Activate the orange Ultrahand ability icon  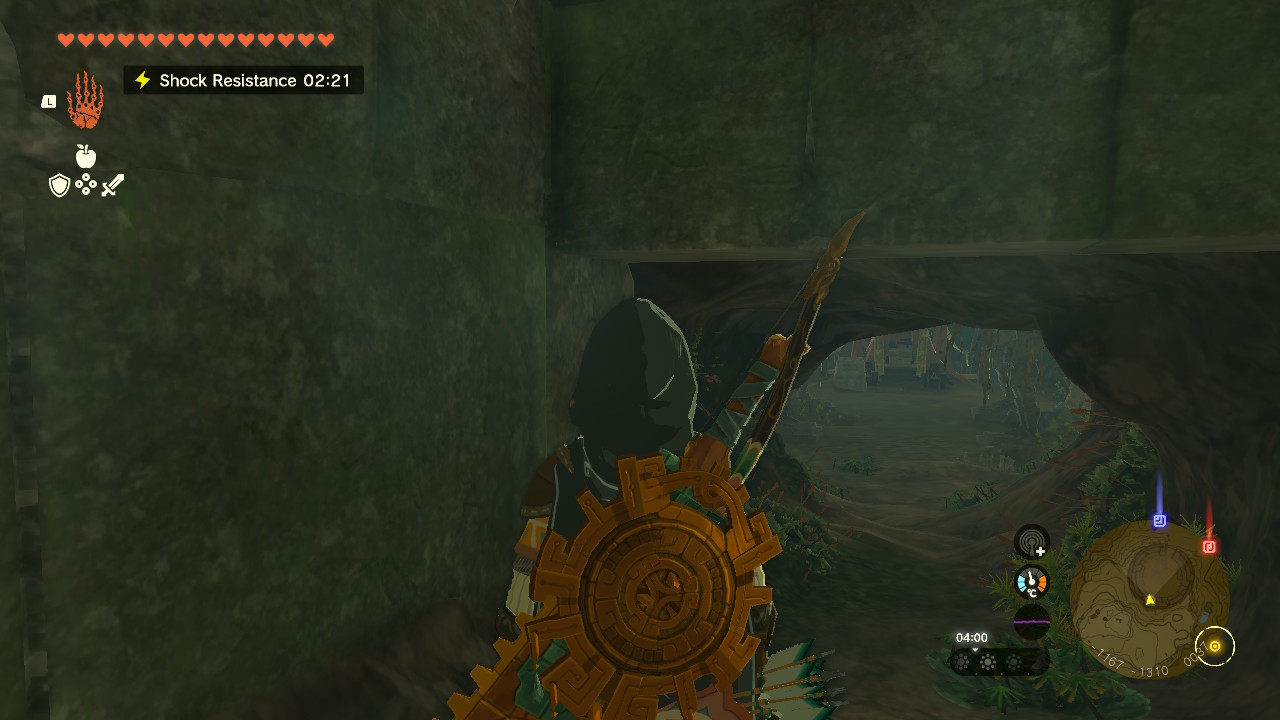85,100
